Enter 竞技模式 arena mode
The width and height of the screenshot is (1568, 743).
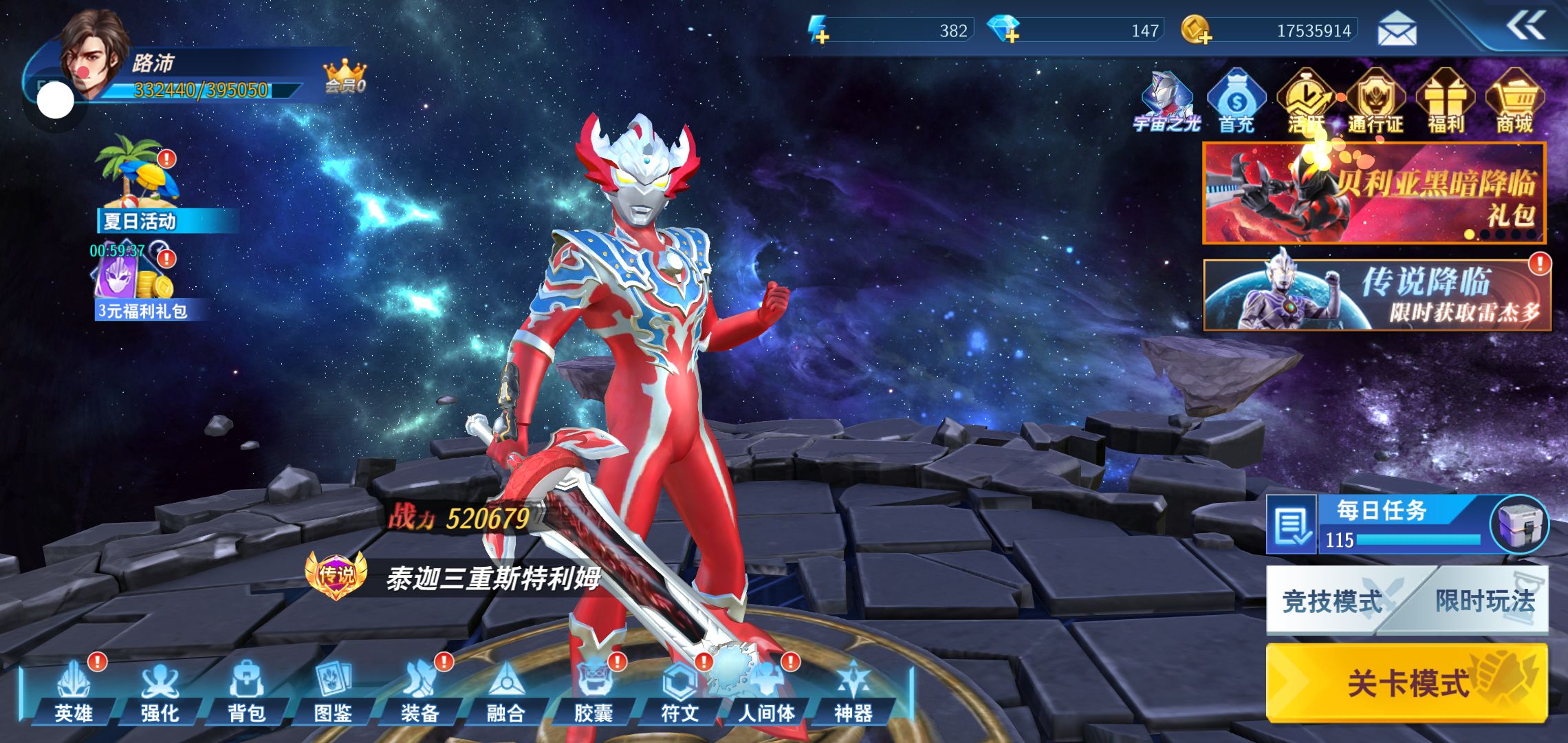tap(1332, 601)
